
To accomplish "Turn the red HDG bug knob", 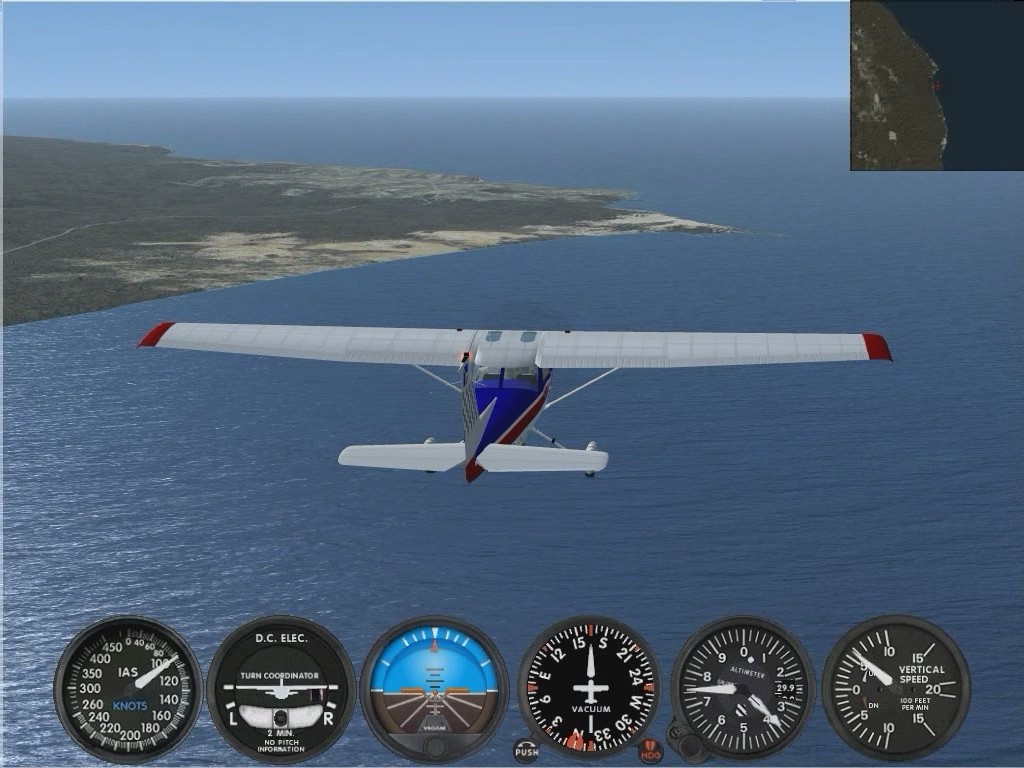I will click(650, 750).
